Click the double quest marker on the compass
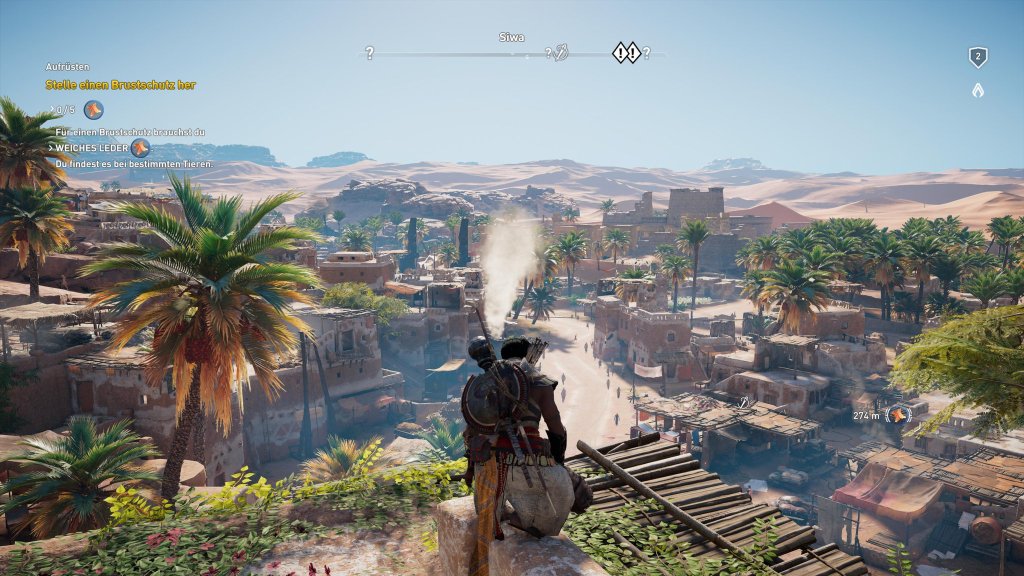Screen dimensions: 1024x576 pyautogui.click(x=626, y=52)
